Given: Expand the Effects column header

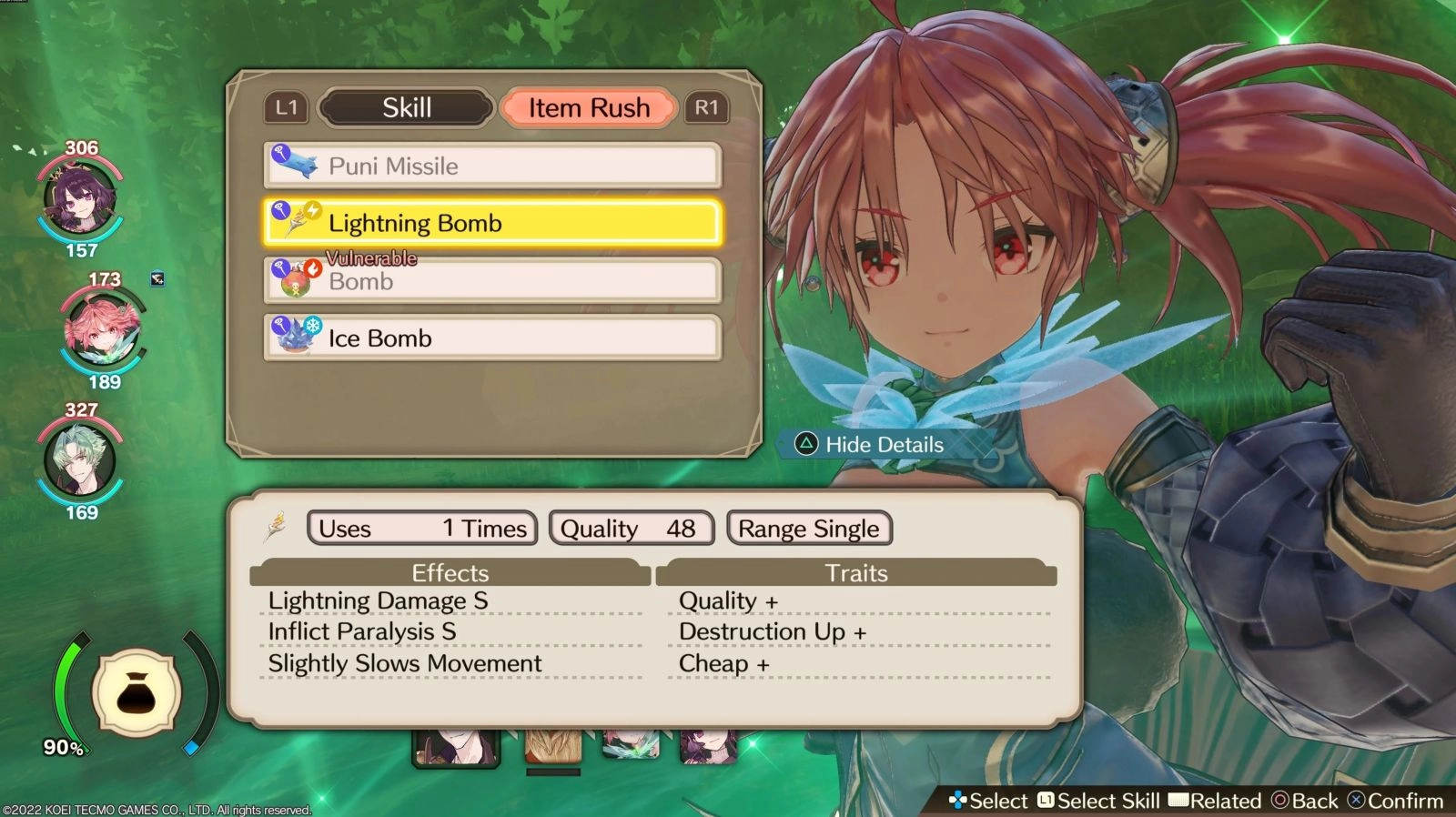Looking at the screenshot, I should coord(450,573).
